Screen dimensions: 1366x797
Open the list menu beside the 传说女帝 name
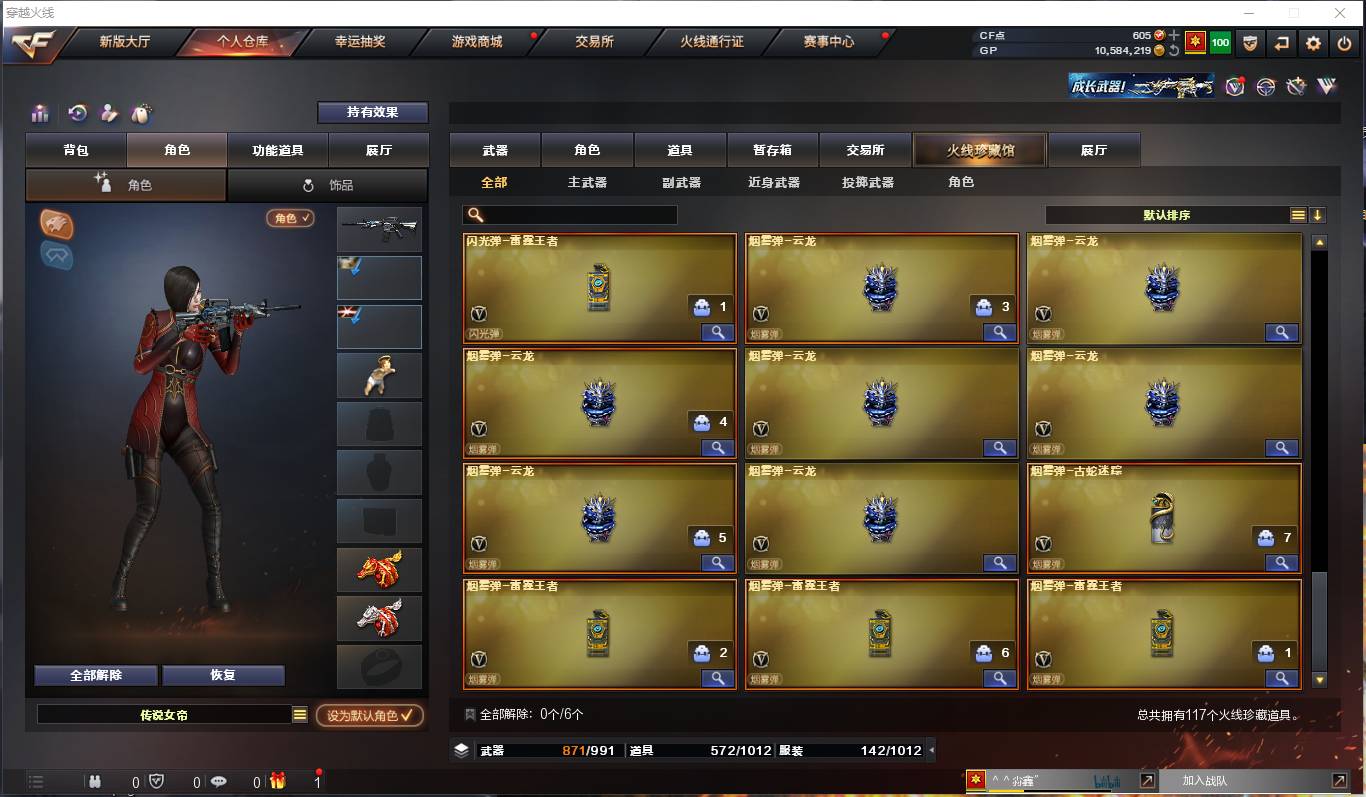[298, 714]
